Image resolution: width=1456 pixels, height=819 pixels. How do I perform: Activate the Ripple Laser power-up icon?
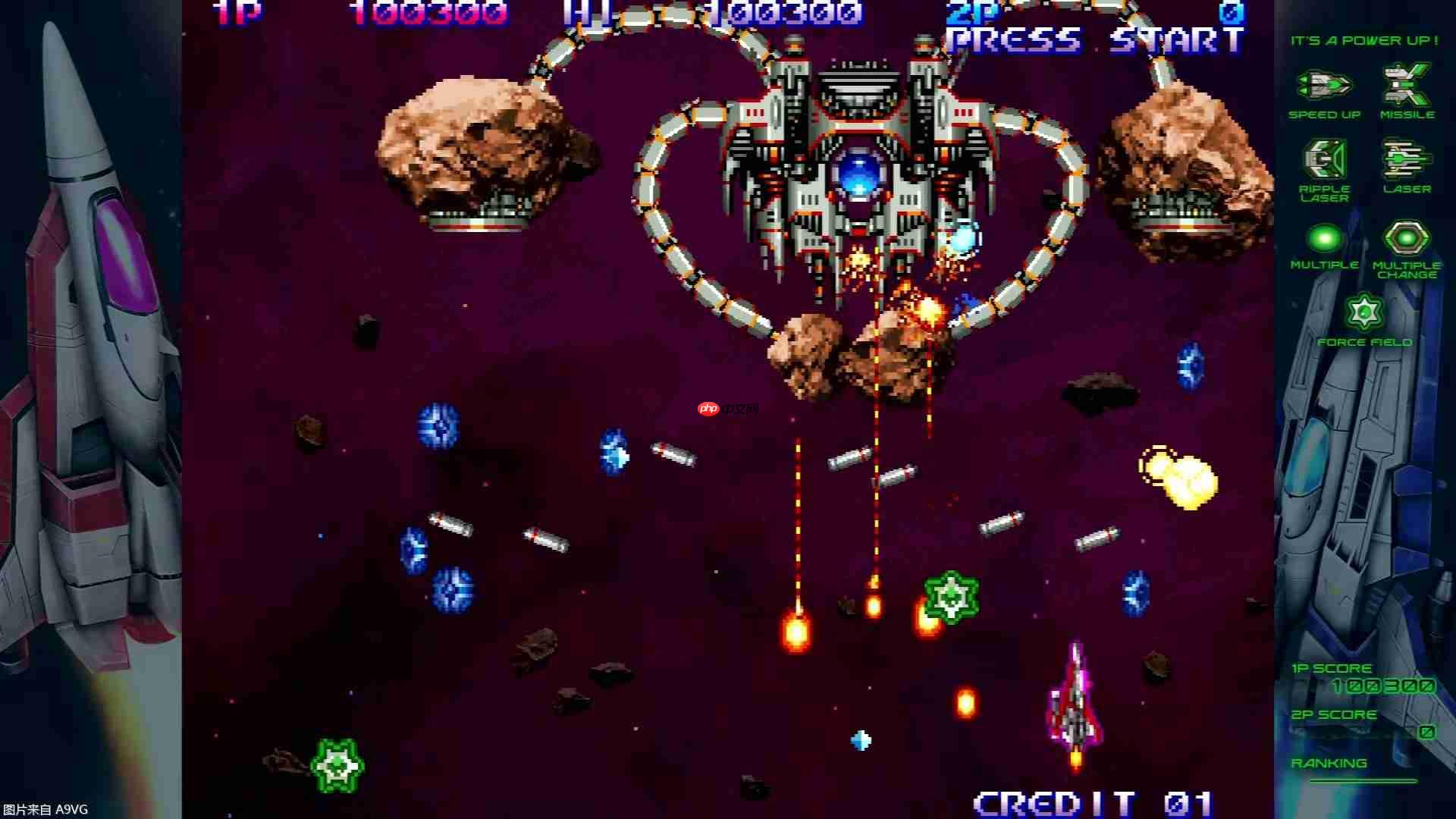point(1324,159)
